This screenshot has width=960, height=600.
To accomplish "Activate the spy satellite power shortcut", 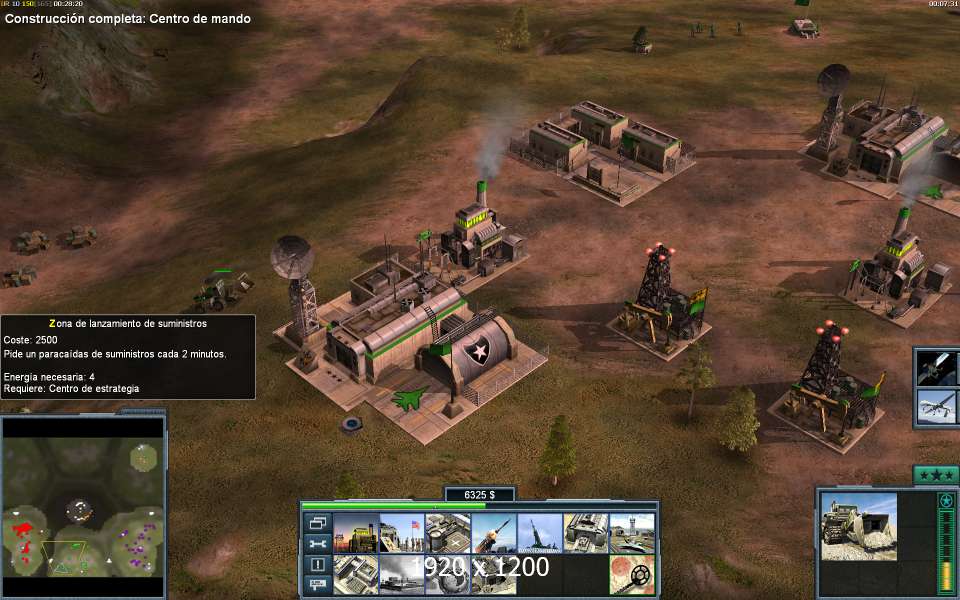I will coord(937,367).
